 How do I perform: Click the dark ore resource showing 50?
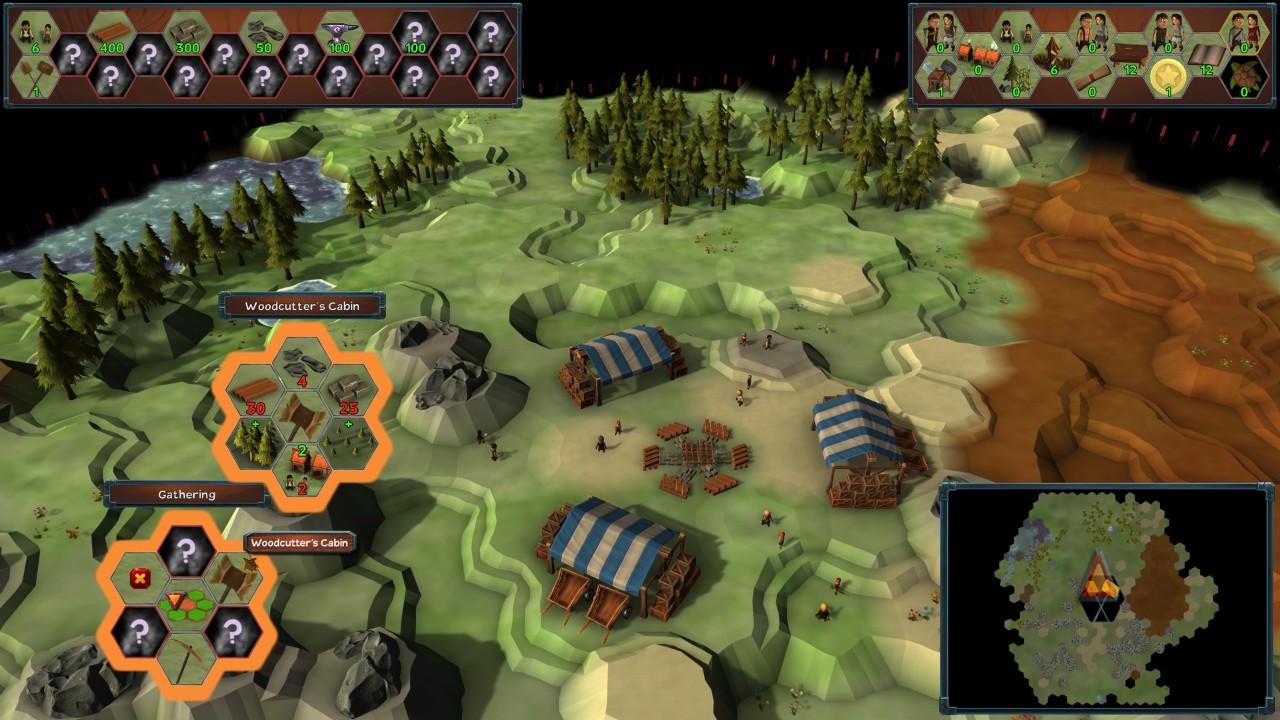click(x=262, y=36)
